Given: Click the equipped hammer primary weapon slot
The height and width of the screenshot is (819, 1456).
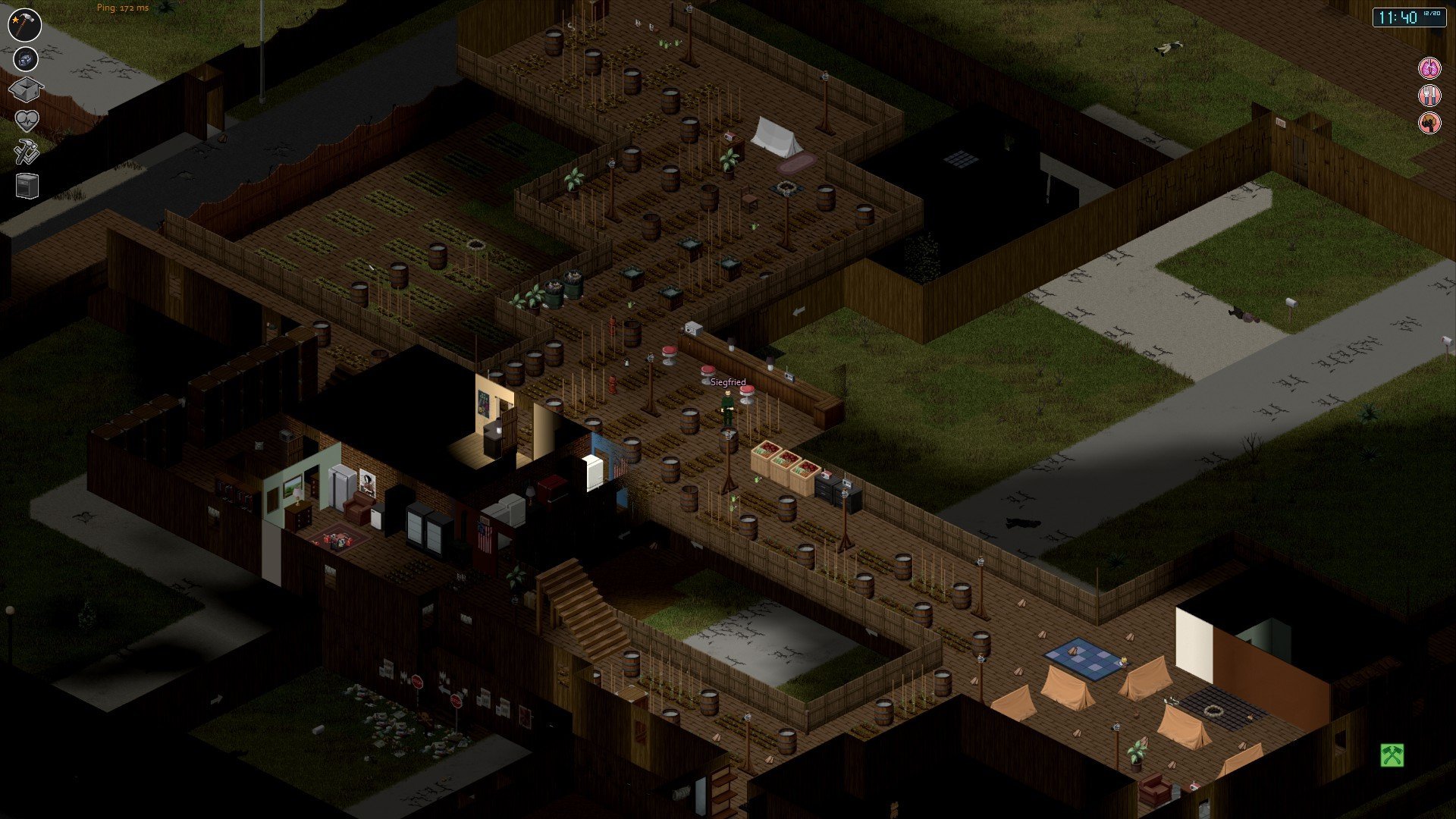Looking at the screenshot, I should pyautogui.click(x=25, y=24).
